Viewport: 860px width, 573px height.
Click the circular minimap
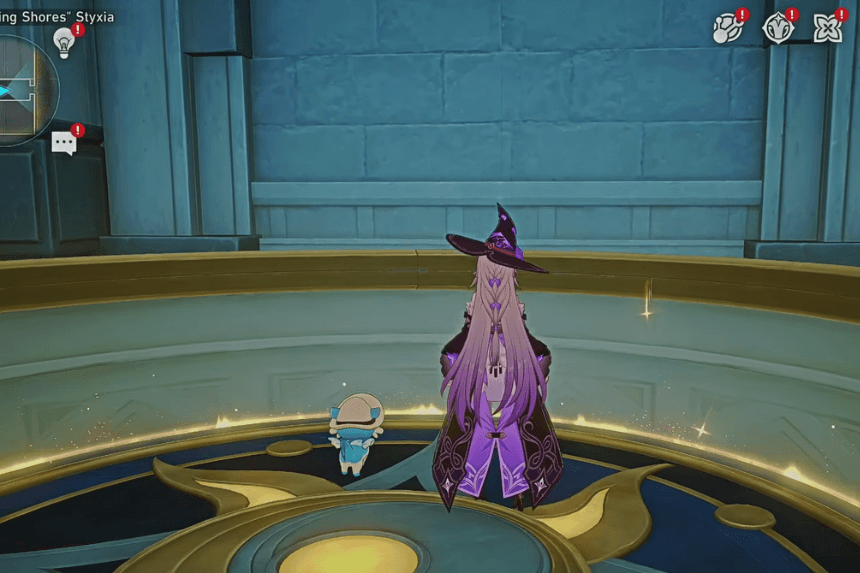click(x=22, y=90)
